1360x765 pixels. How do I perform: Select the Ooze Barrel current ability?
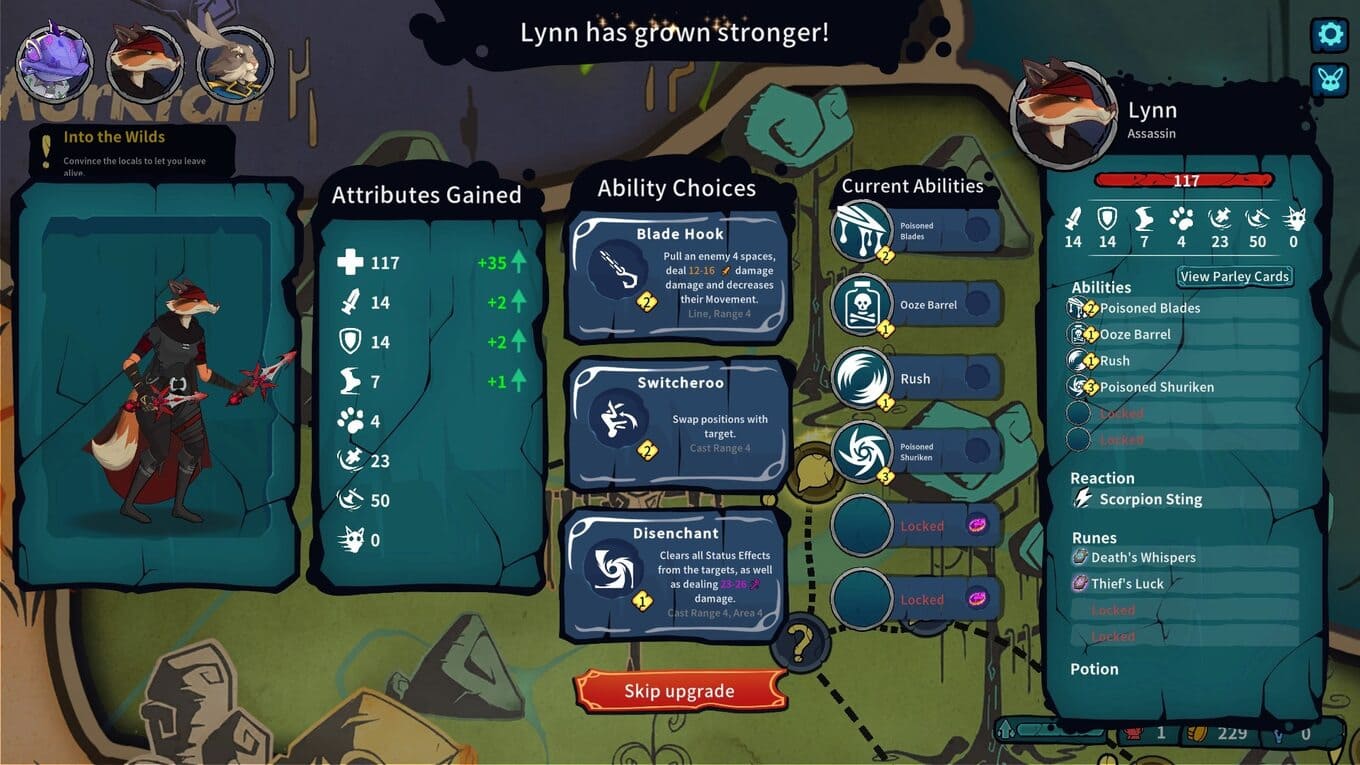click(x=915, y=305)
